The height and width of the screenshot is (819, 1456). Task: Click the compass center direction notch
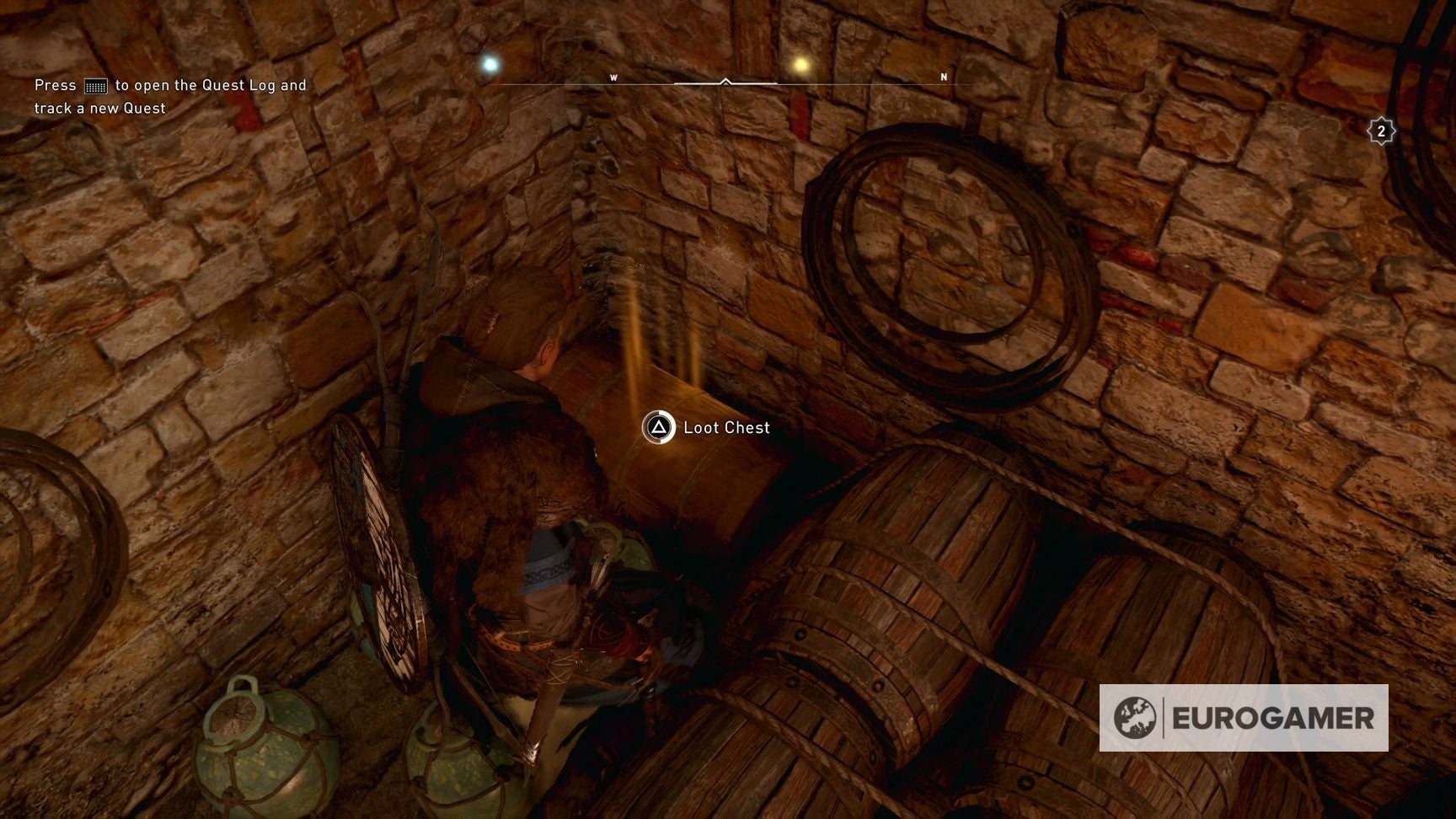725,83
